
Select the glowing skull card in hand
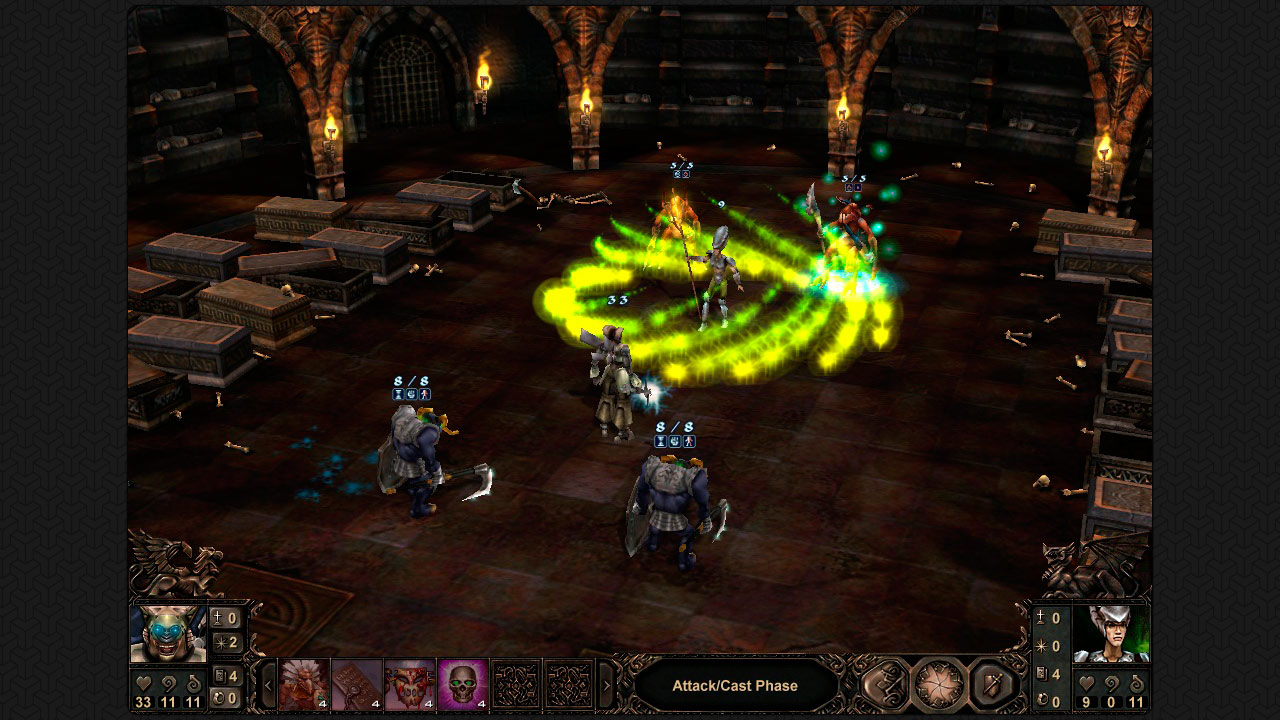(461, 684)
